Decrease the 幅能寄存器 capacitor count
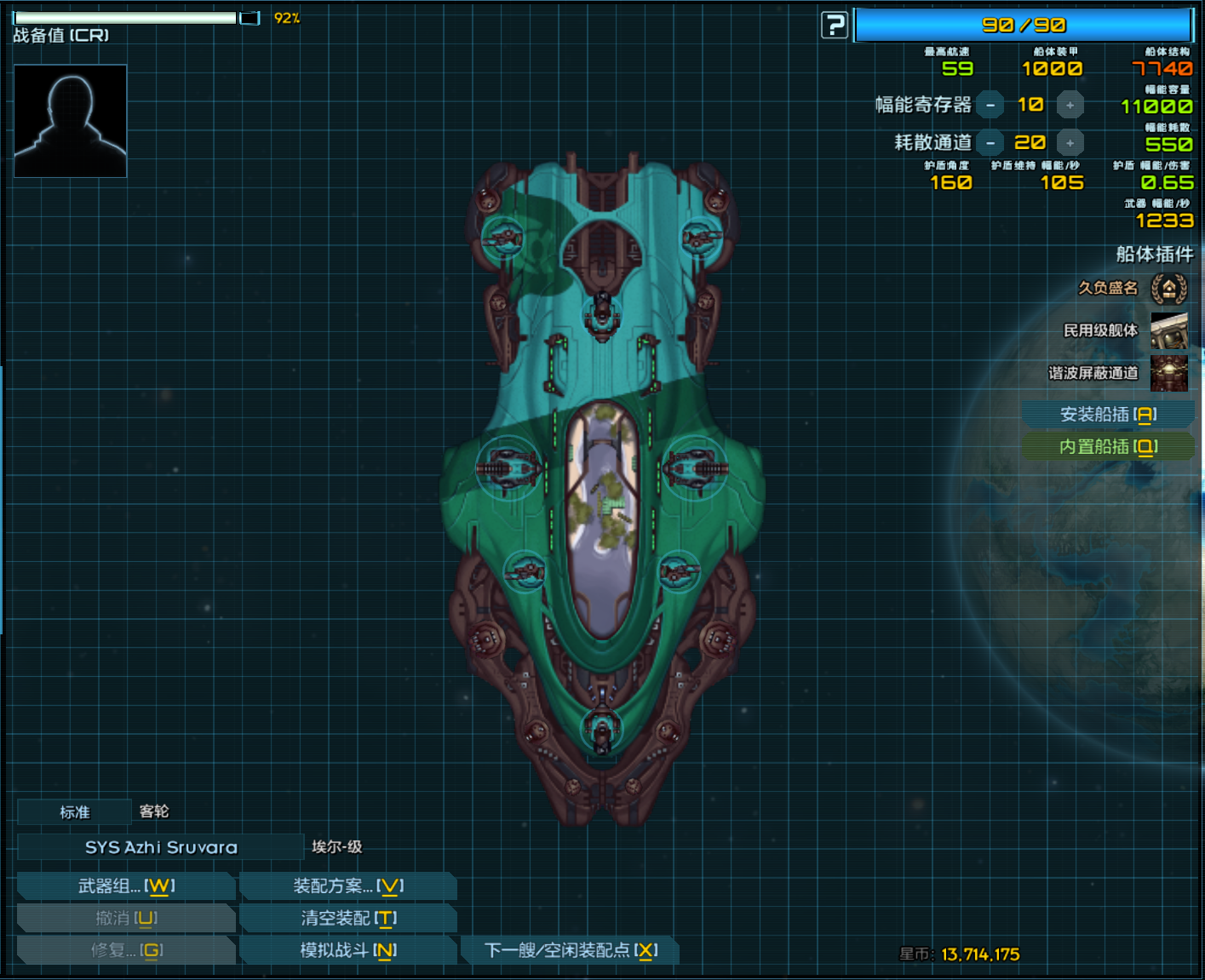 (x=990, y=105)
